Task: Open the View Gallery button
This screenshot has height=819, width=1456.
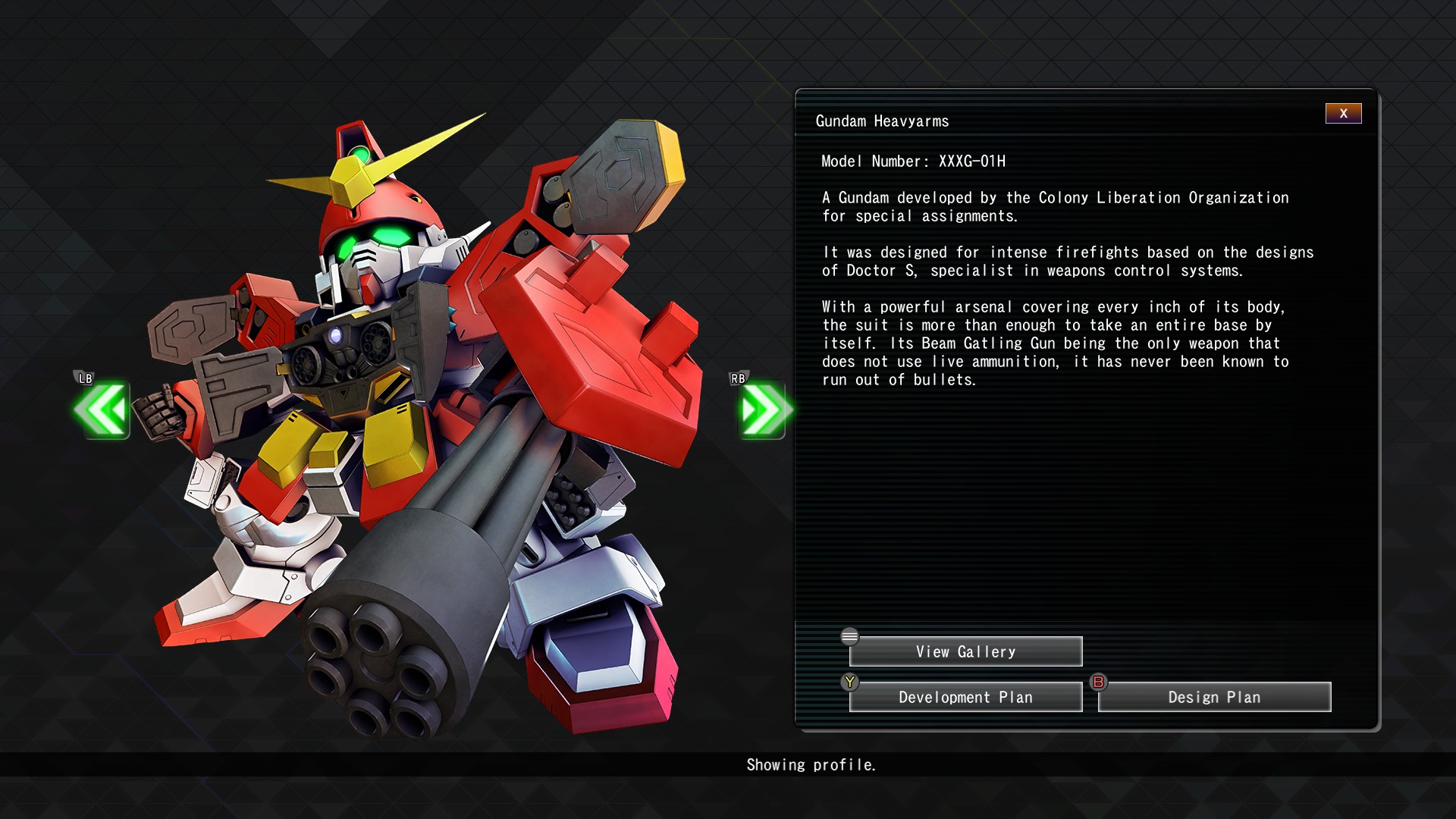Action: 965,651
